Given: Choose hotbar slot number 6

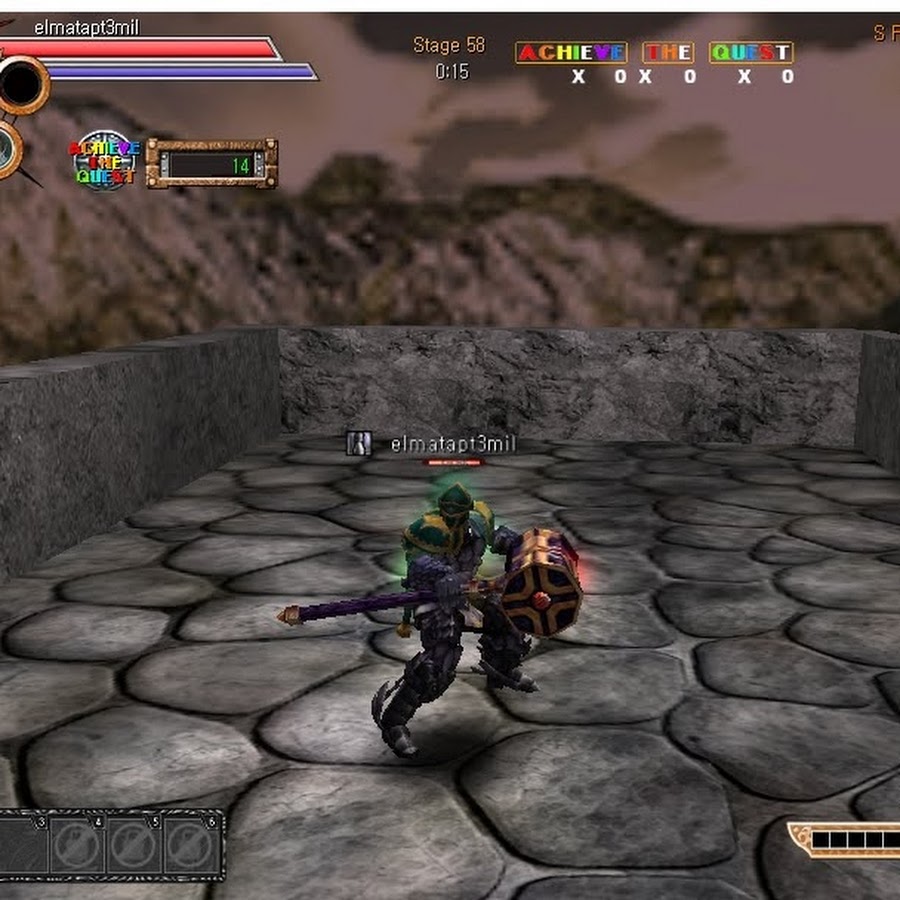Looking at the screenshot, I should coord(191,846).
